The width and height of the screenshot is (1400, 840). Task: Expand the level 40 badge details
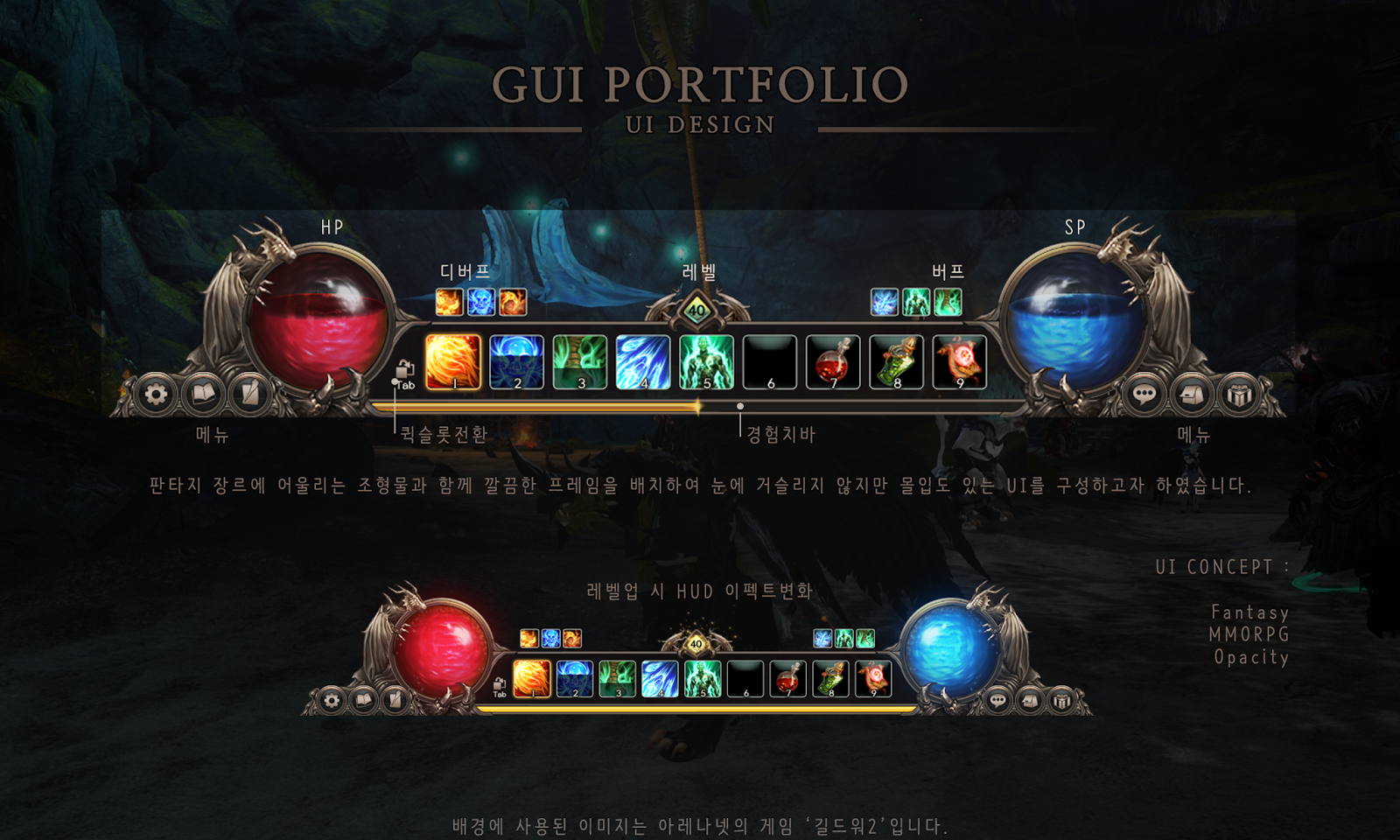(x=696, y=308)
